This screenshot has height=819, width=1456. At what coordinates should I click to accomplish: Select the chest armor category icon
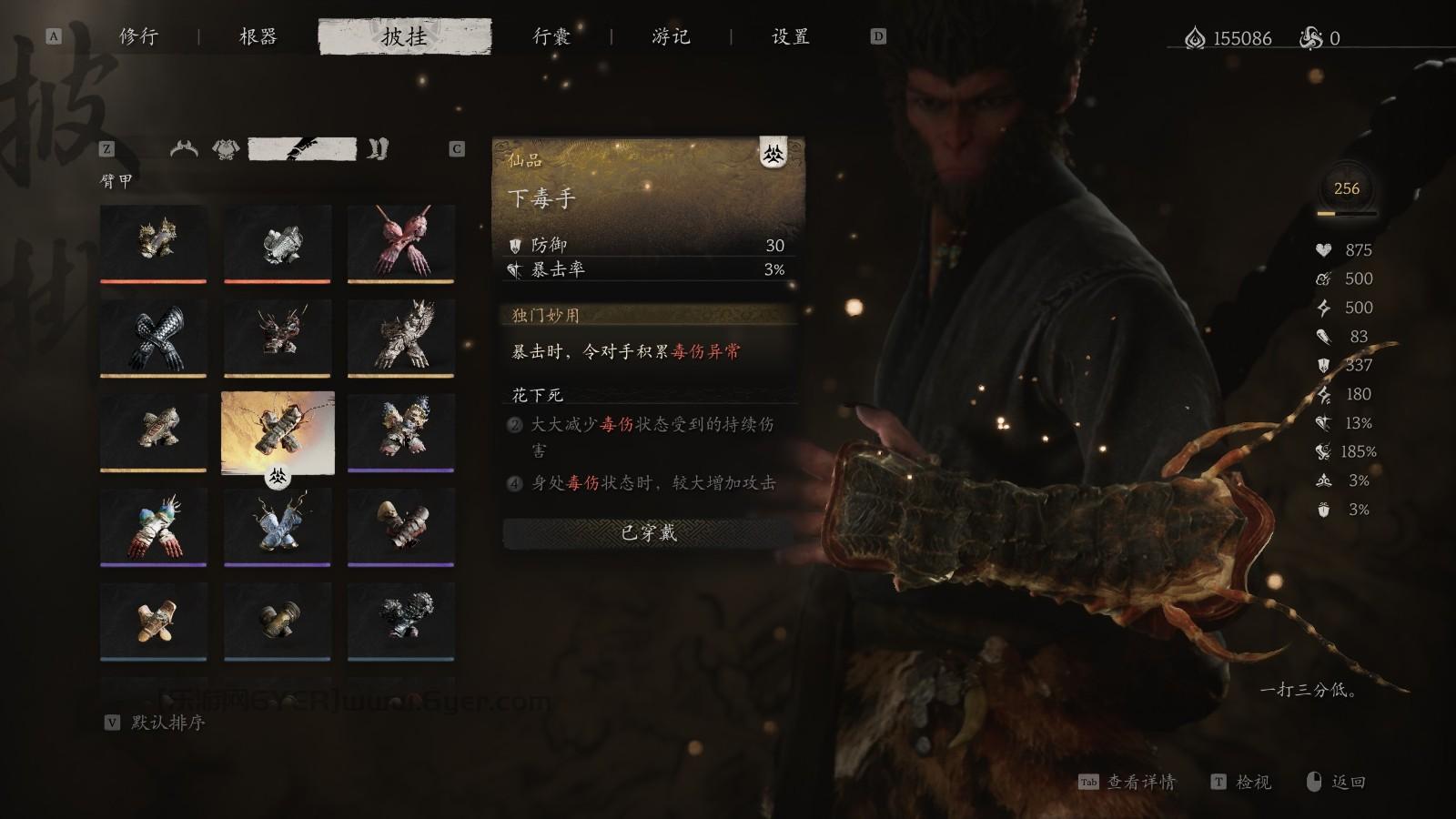tap(226, 147)
